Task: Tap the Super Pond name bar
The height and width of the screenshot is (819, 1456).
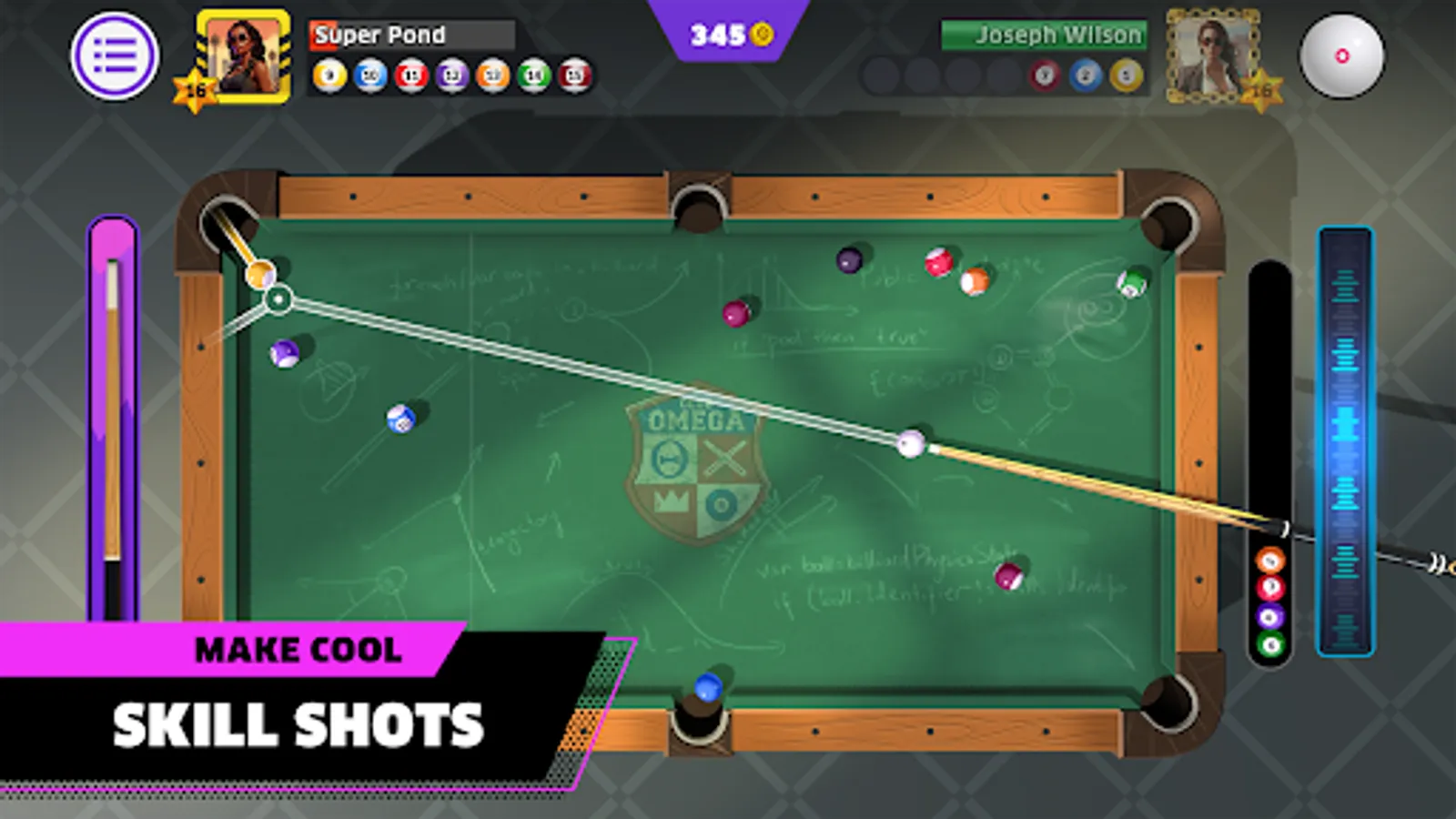Action: [409, 35]
